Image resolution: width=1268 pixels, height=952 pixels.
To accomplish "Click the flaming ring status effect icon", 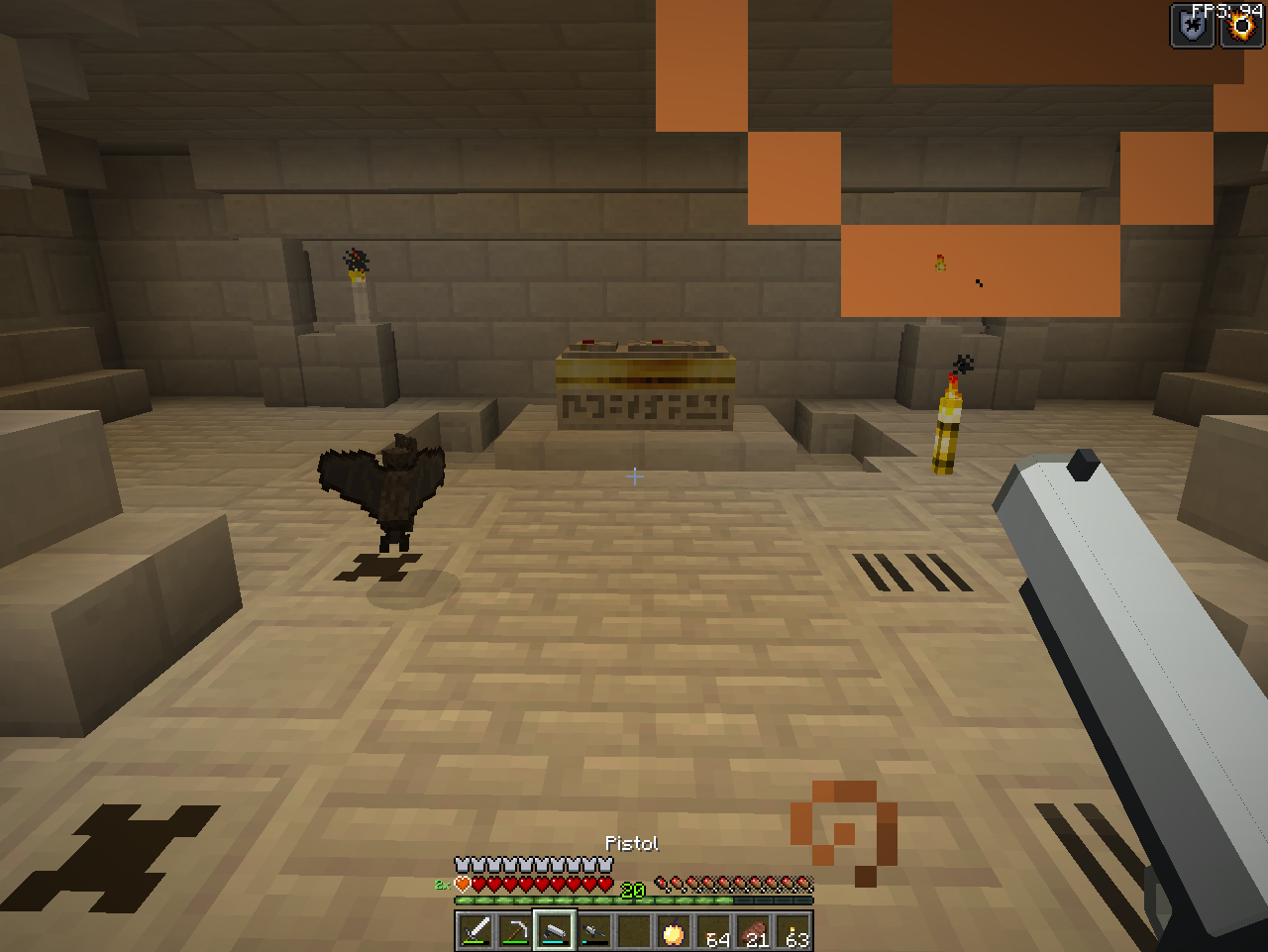I will click(x=1240, y=26).
